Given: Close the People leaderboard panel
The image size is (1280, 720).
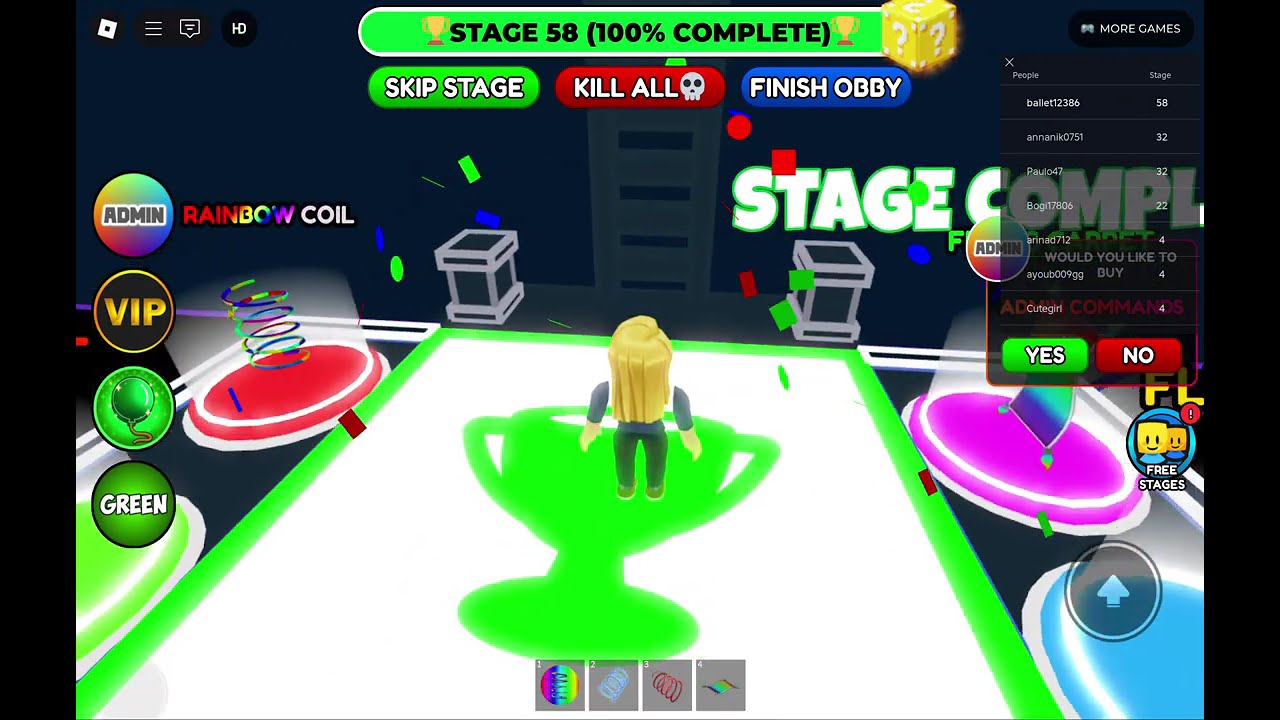Looking at the screenshot, I should point(1009,62).
